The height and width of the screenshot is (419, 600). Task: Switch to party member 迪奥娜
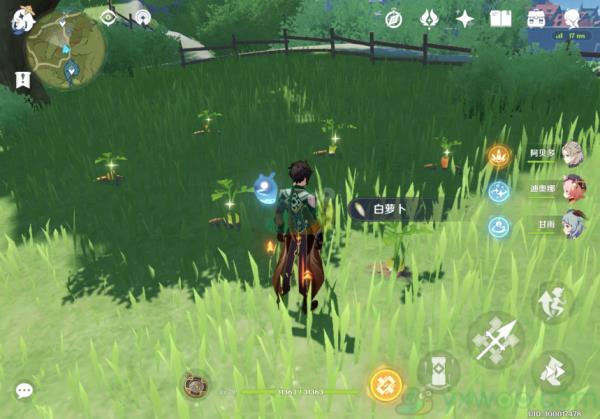tap(571, 187)
